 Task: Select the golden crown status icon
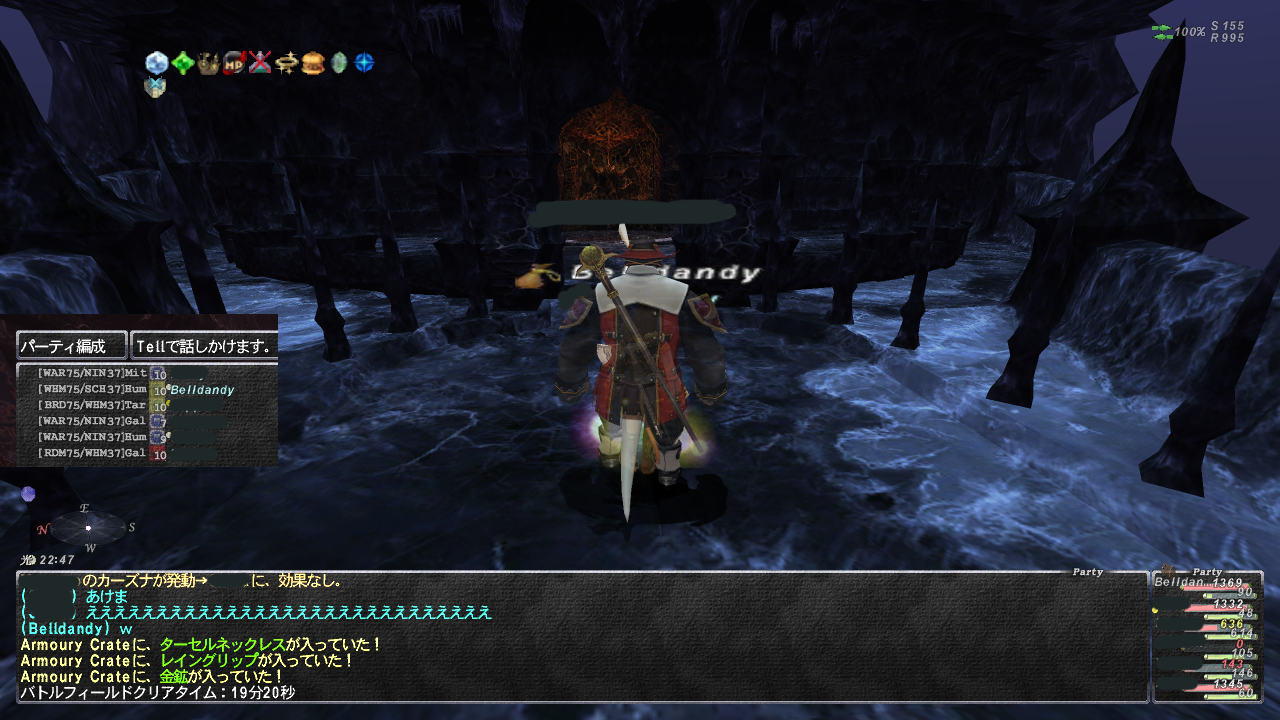click(208, 63)
